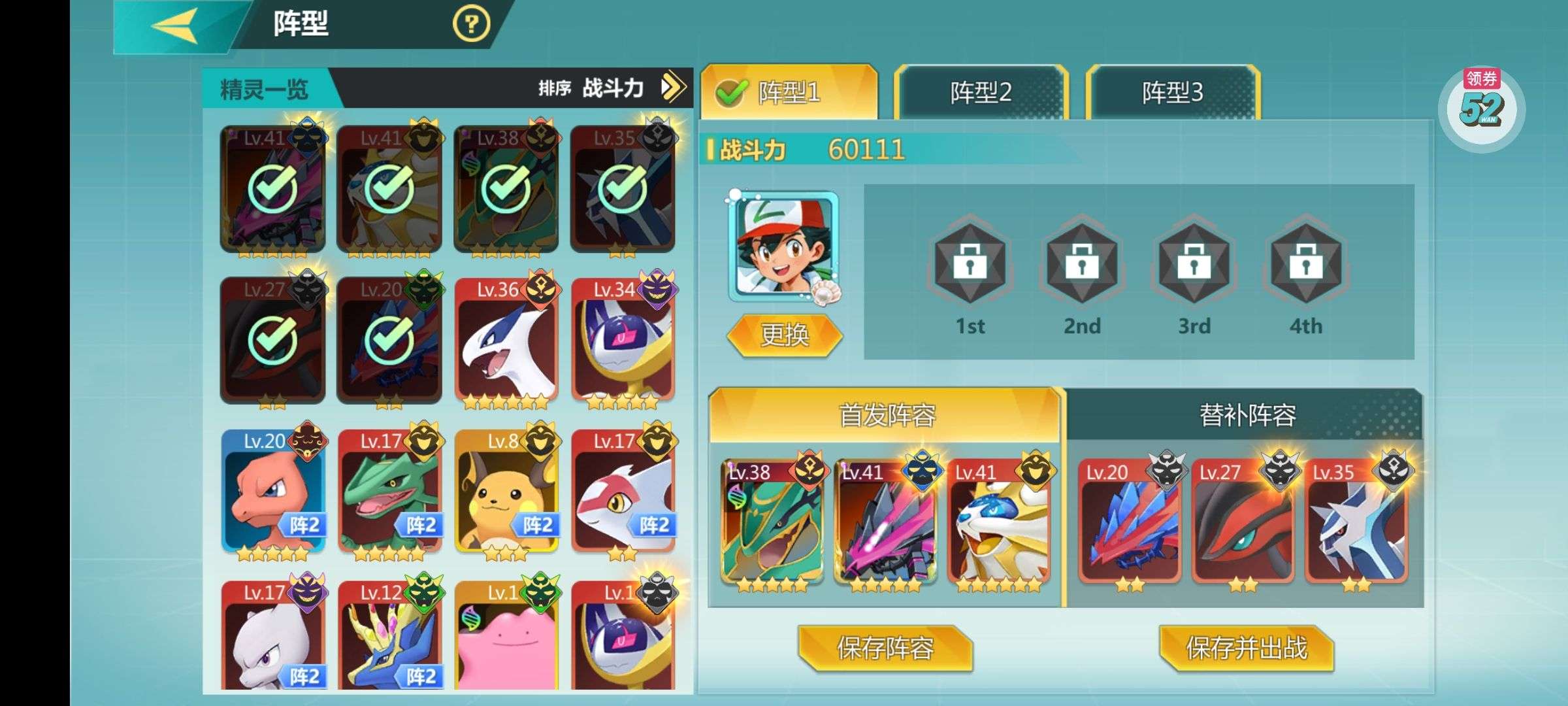Open the 替补阵容 substitute lineup tab
Viewport: 1568px width, 706px height.
click(x=1247, y=416)
